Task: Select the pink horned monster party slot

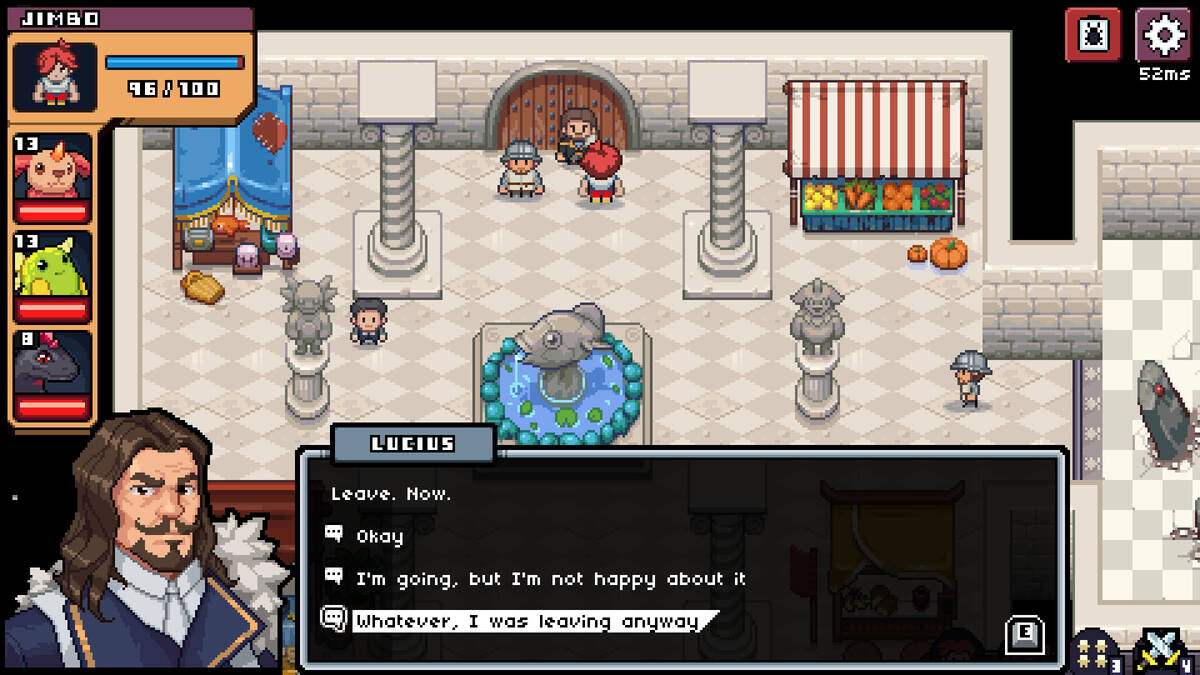Action: click(52, 176)
